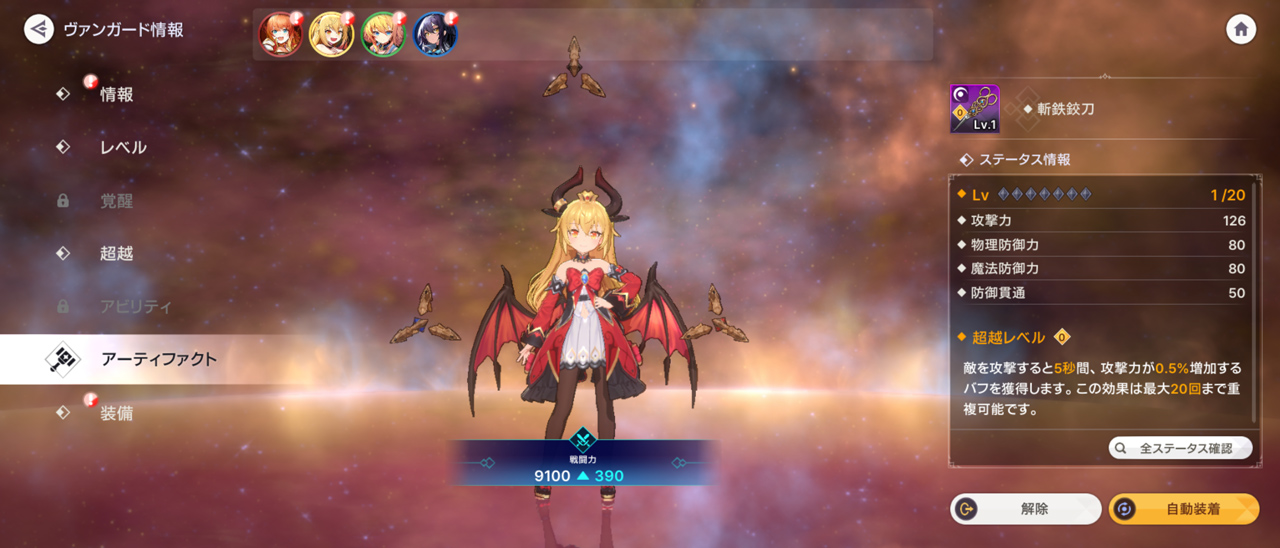Select the red-bordered character portrait

click(x=280, y=35)
